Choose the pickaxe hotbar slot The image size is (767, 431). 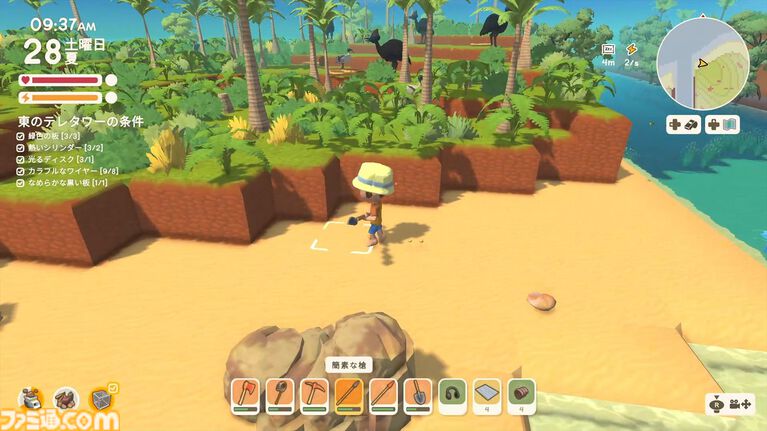pos(314,395)
